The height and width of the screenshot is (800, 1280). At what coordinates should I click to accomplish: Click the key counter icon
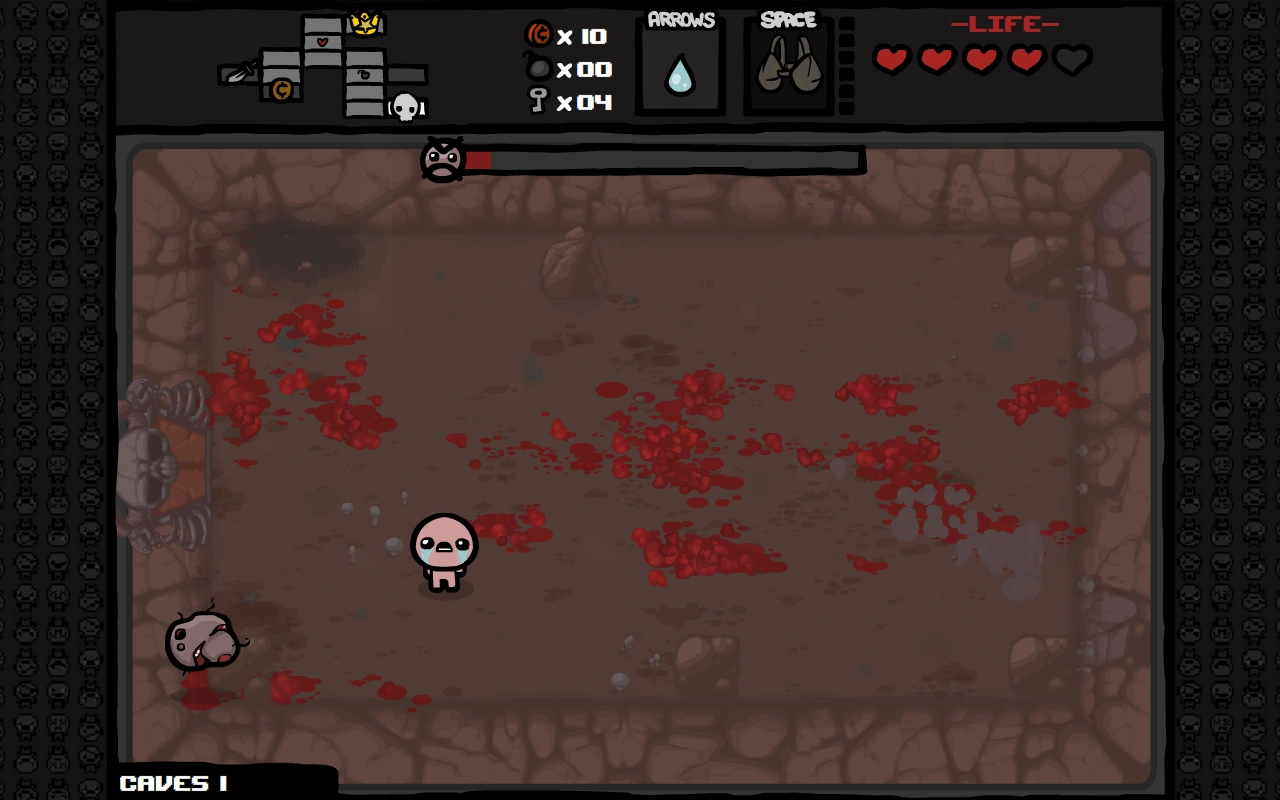tap(537, 101)
